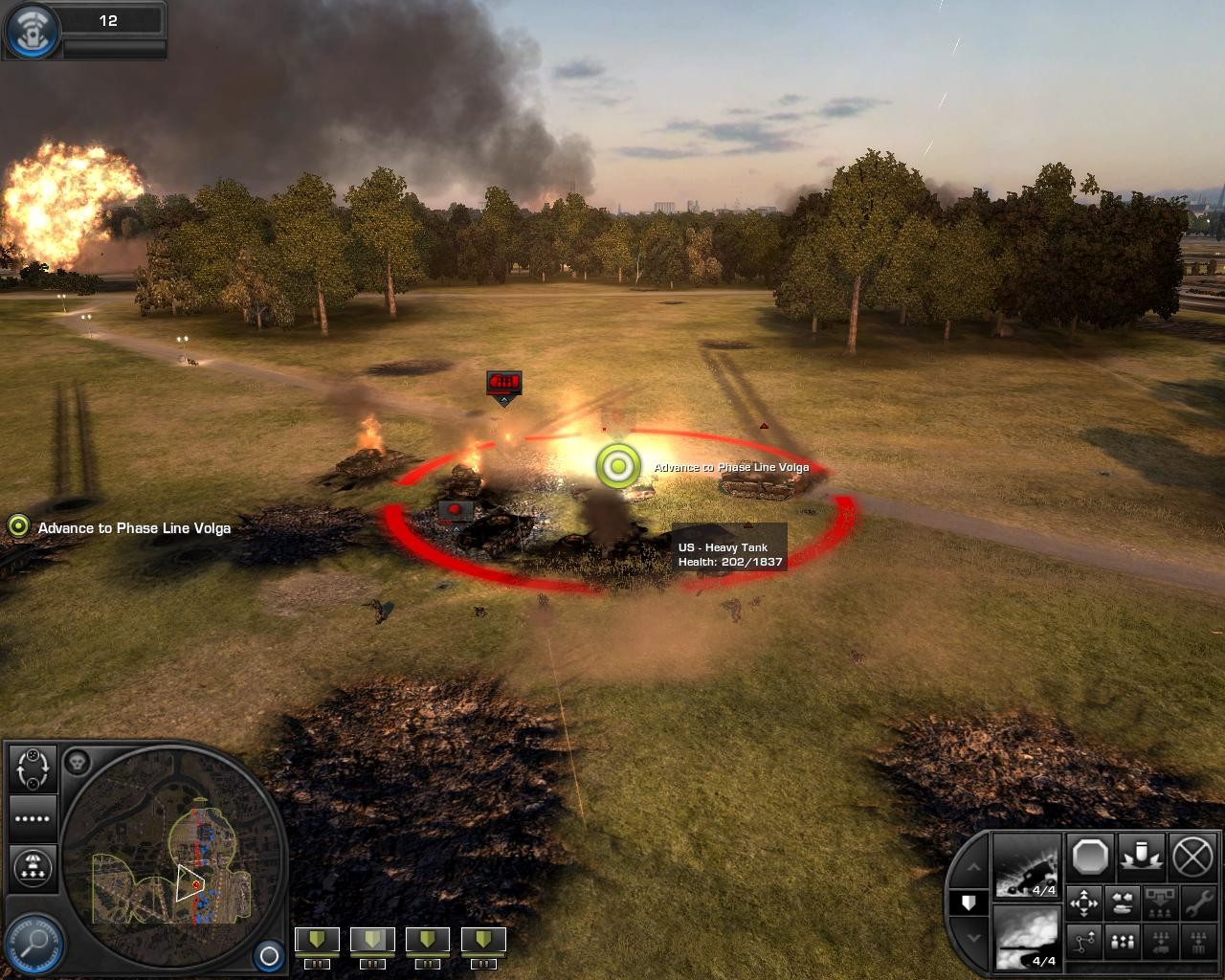
Task: Choose the unit formation command
Action: (1121, 943)
